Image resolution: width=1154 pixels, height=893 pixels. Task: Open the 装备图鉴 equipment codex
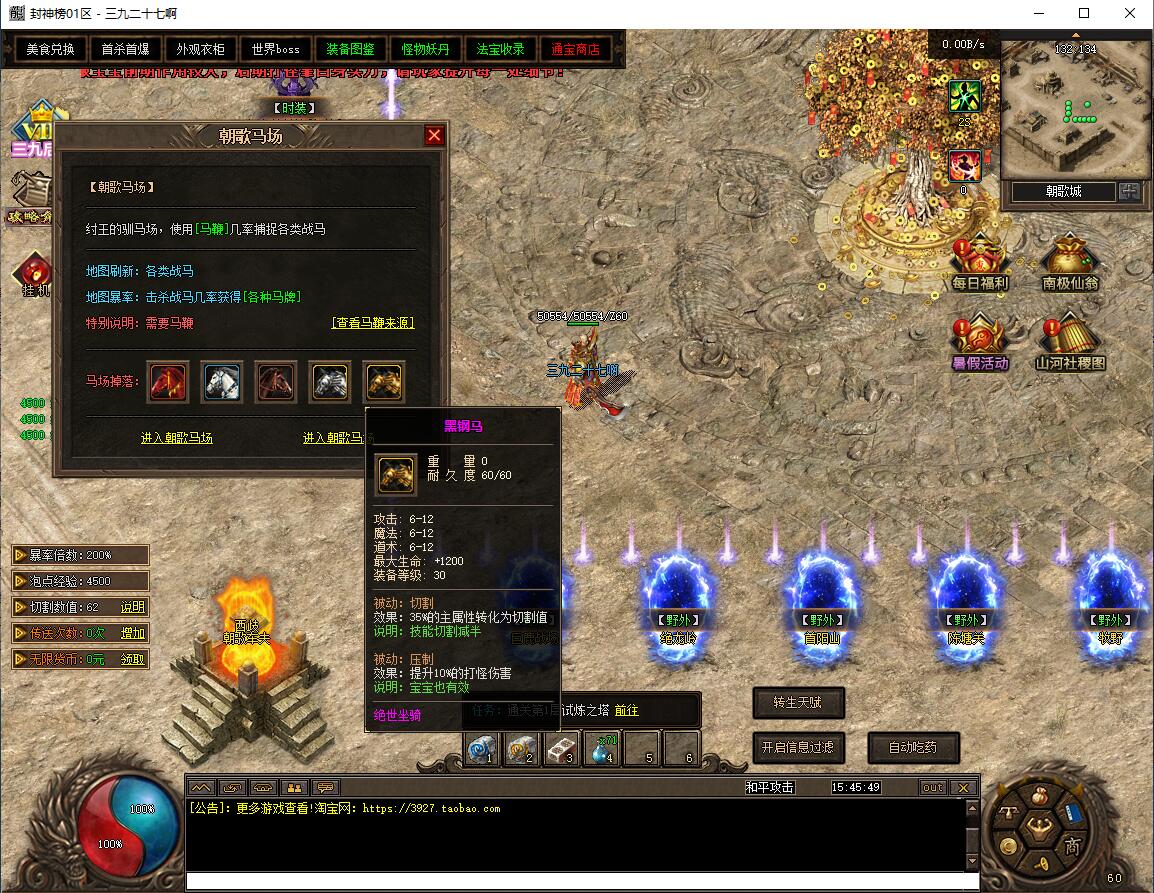pyautogui.click(x=350, y=49)
